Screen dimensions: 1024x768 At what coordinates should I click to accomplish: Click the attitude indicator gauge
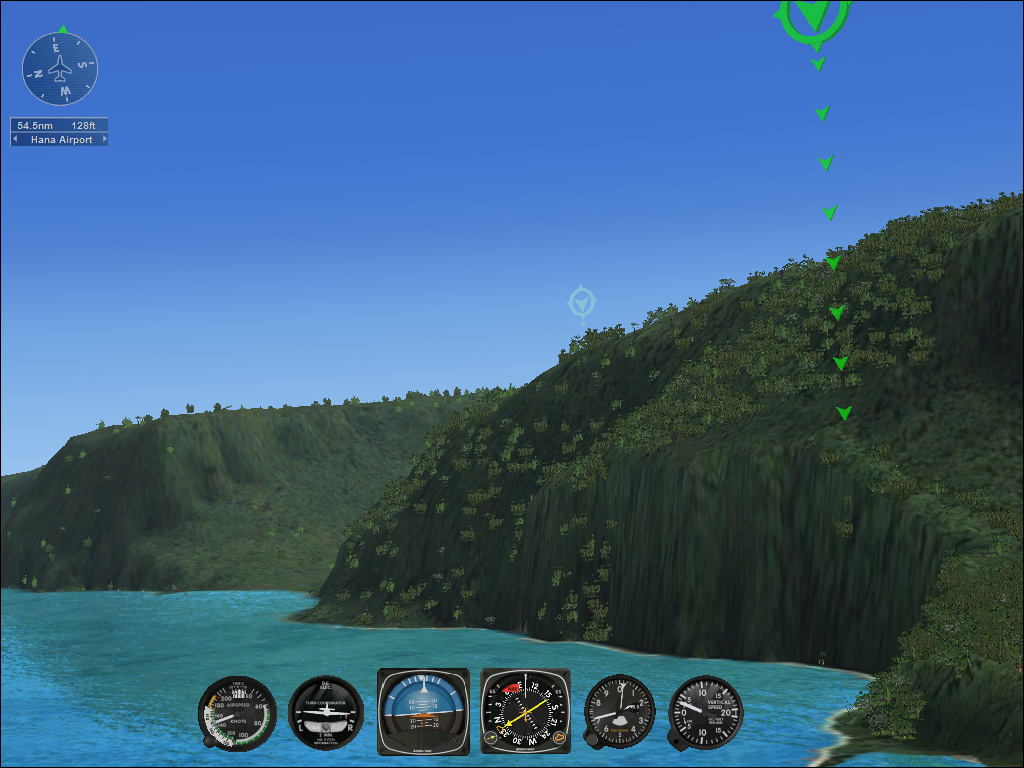click(x=423, y=711)
